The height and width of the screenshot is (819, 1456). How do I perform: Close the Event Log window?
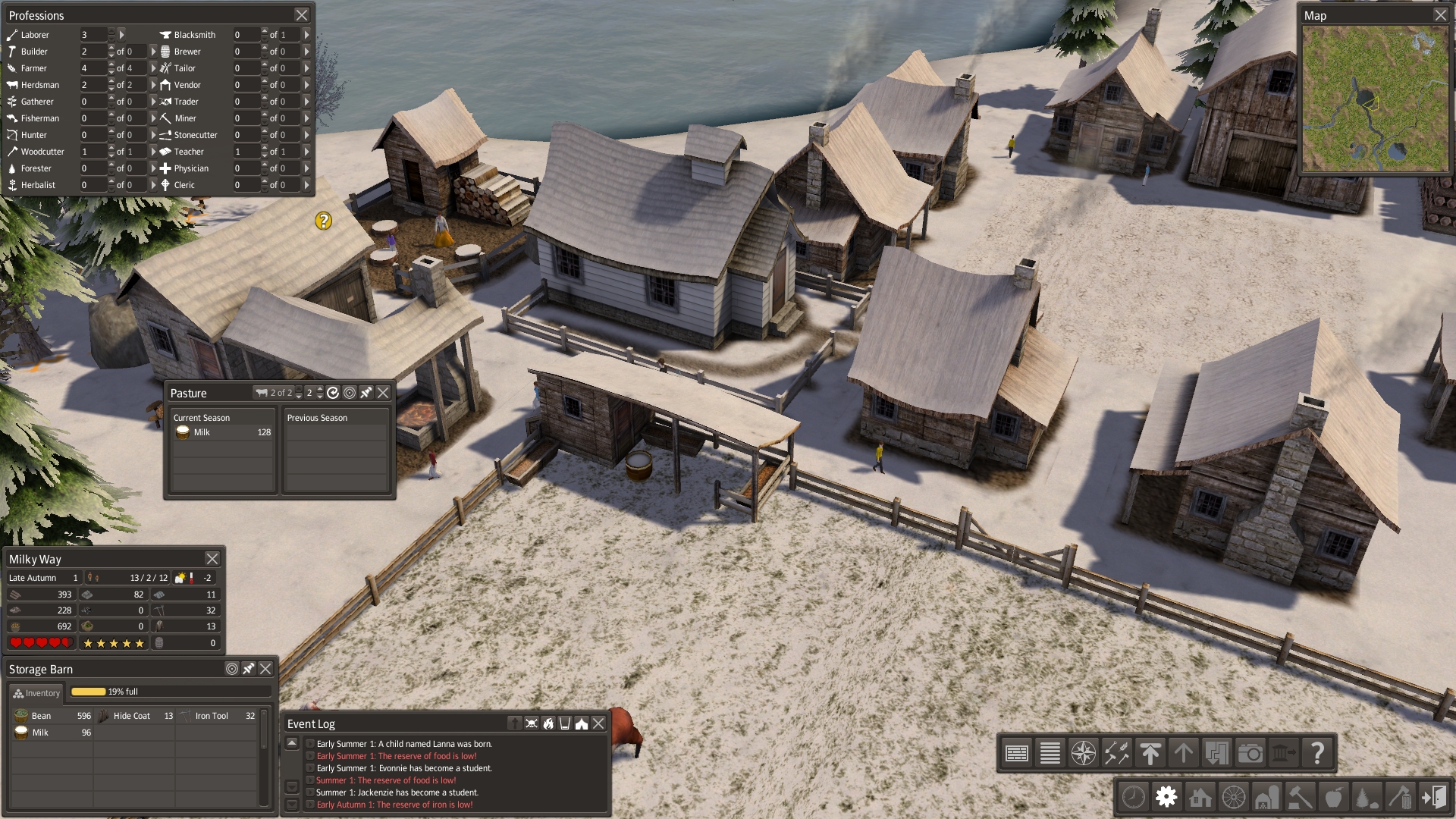pos(598,723)
